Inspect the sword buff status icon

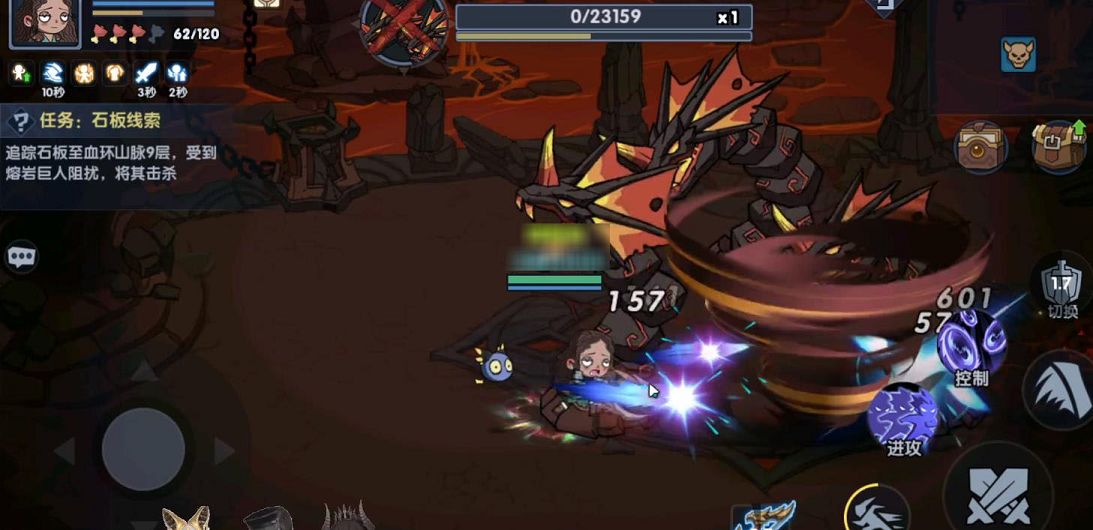point(147,73)
